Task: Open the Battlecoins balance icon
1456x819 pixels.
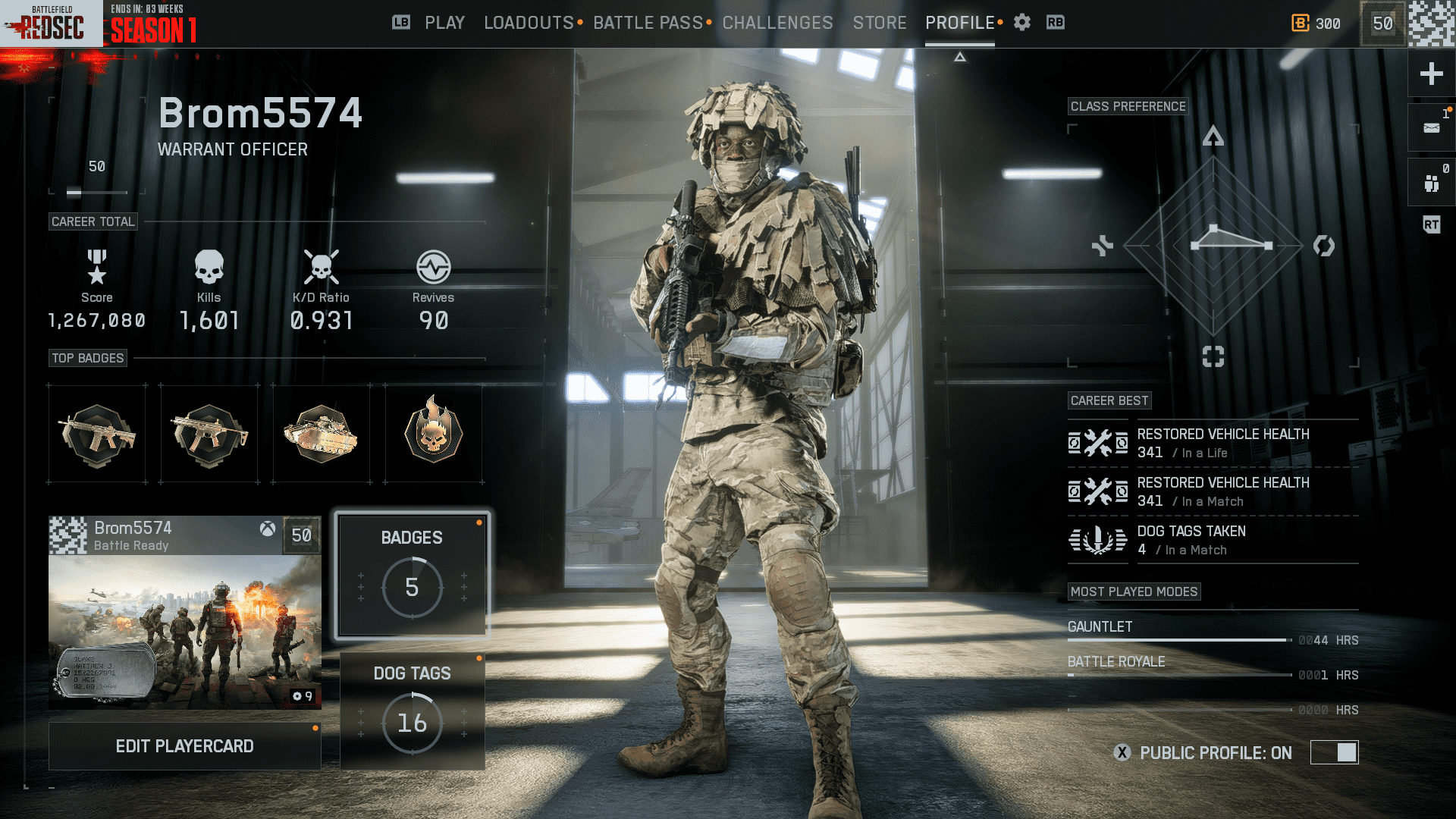Action: pos(1299,24)
